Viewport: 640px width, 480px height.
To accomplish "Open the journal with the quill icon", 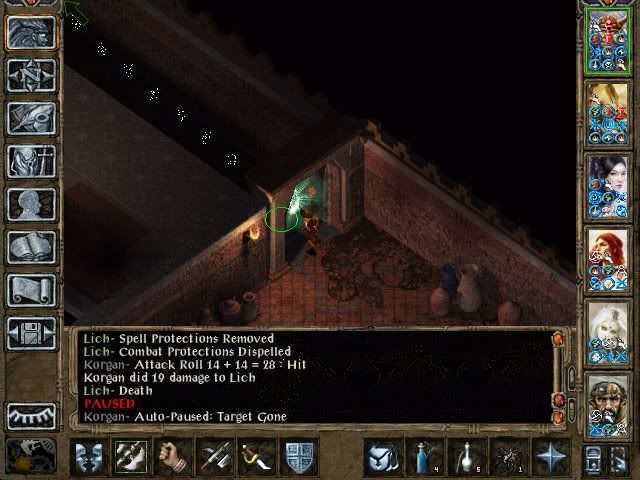I will pyautogui.click(x=31, y=118).
